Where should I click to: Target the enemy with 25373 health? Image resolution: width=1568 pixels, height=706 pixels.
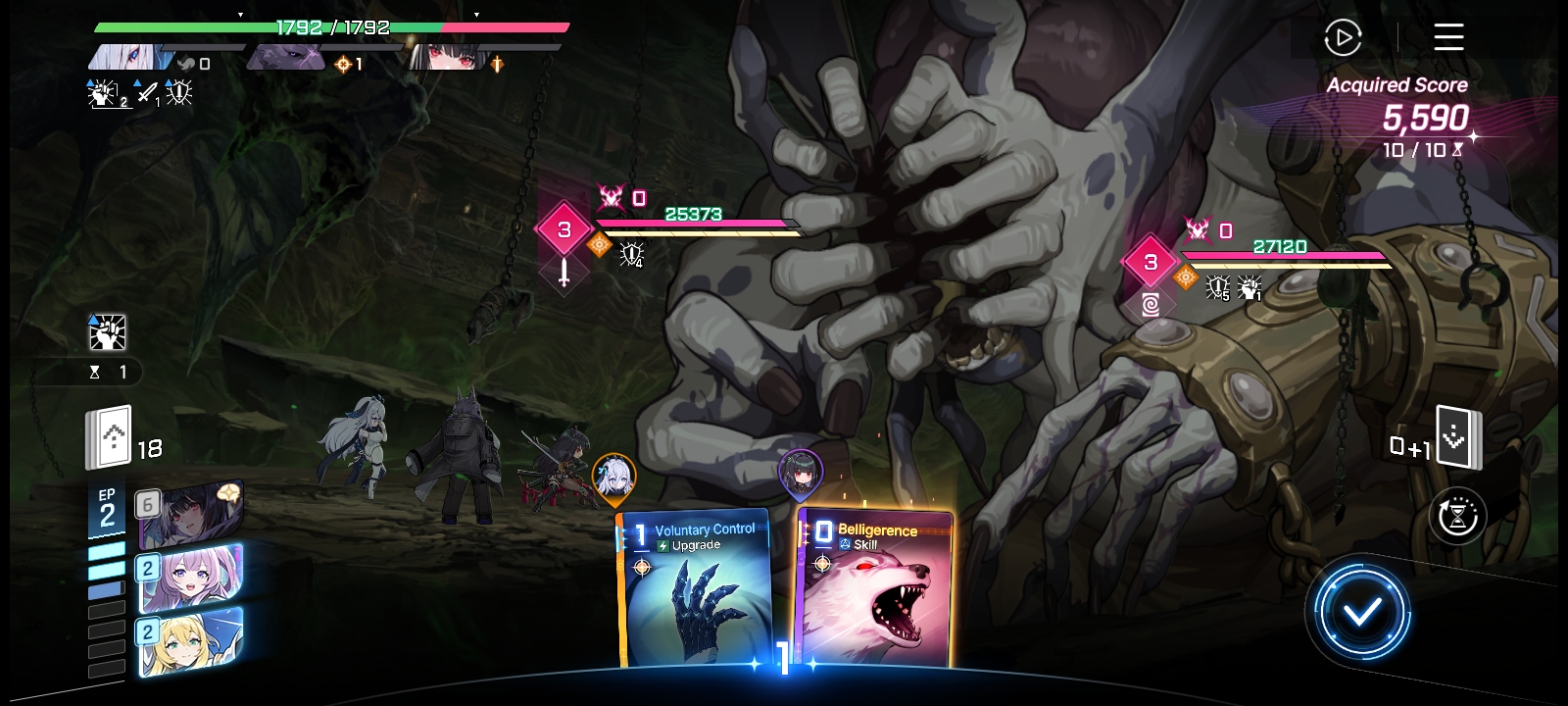696,224
